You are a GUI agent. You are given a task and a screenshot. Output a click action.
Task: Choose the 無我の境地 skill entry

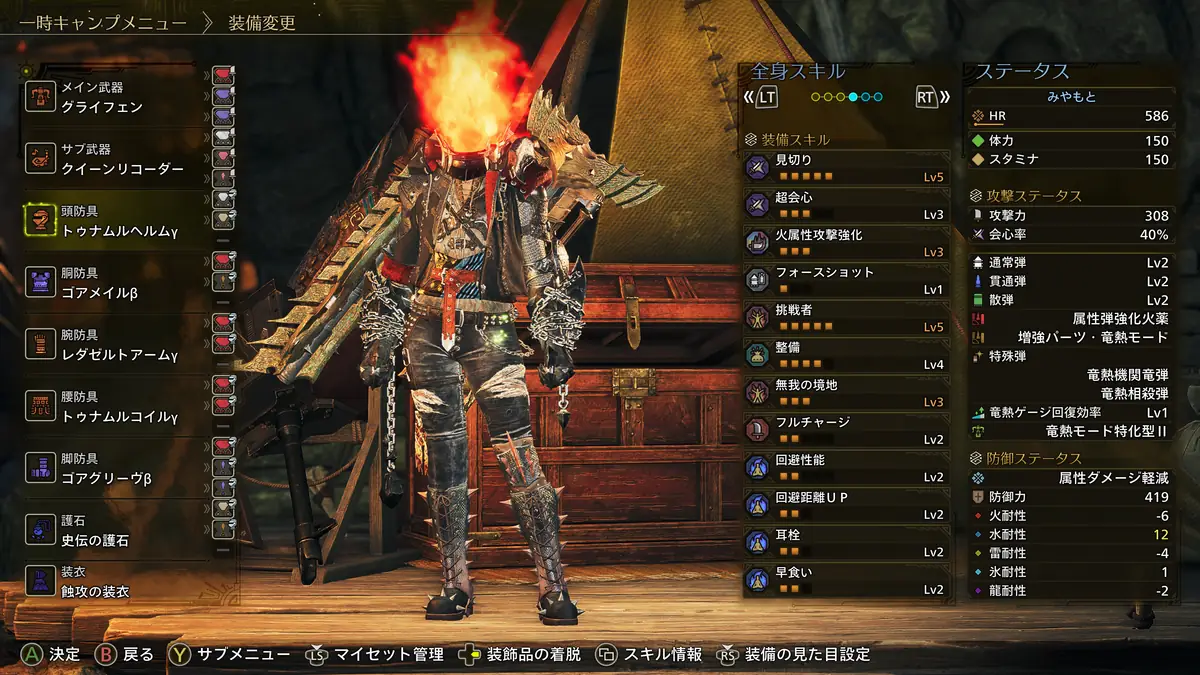[x=845, y=393]
